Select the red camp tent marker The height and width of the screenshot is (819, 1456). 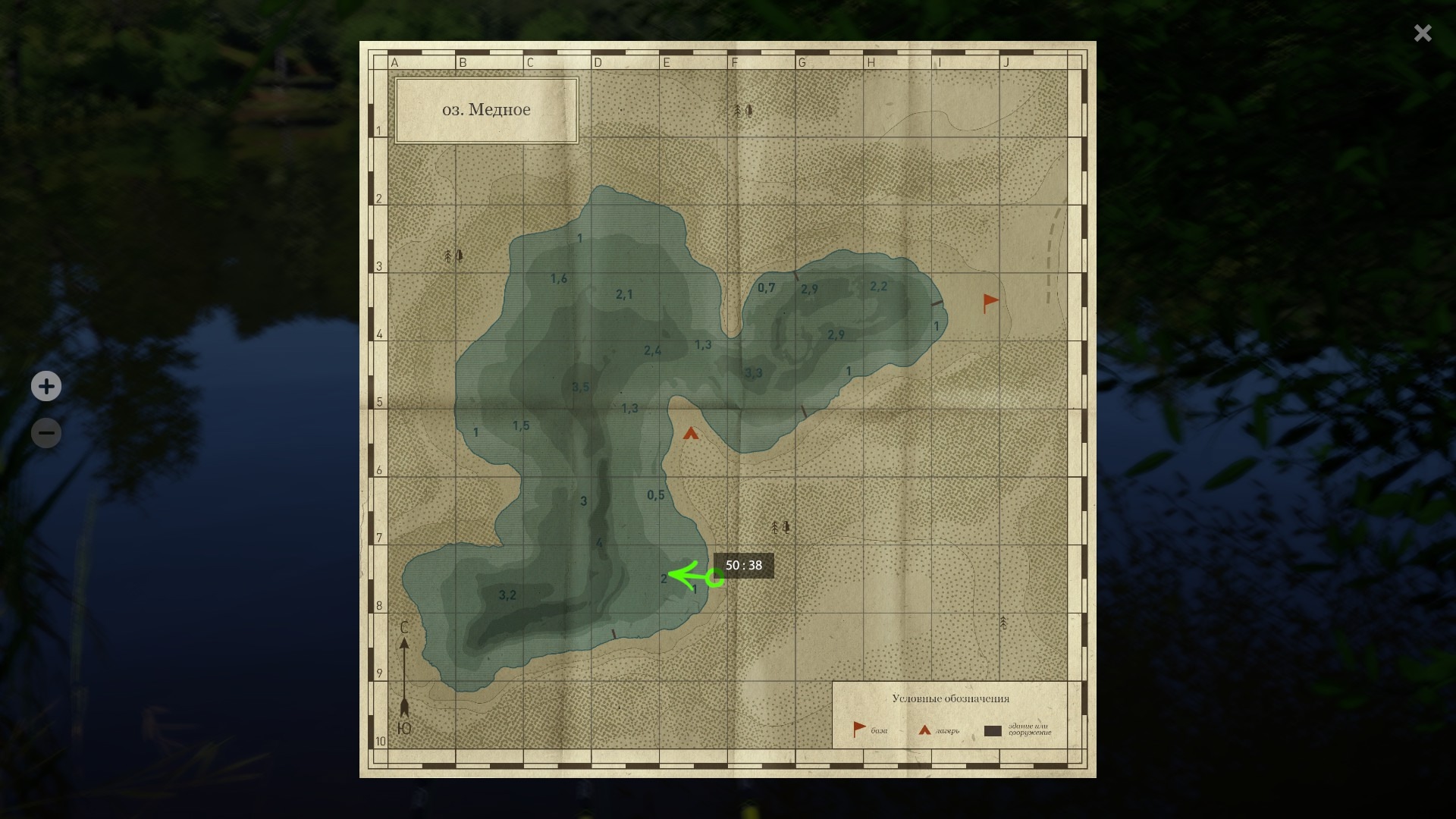(x=690, y=434)
